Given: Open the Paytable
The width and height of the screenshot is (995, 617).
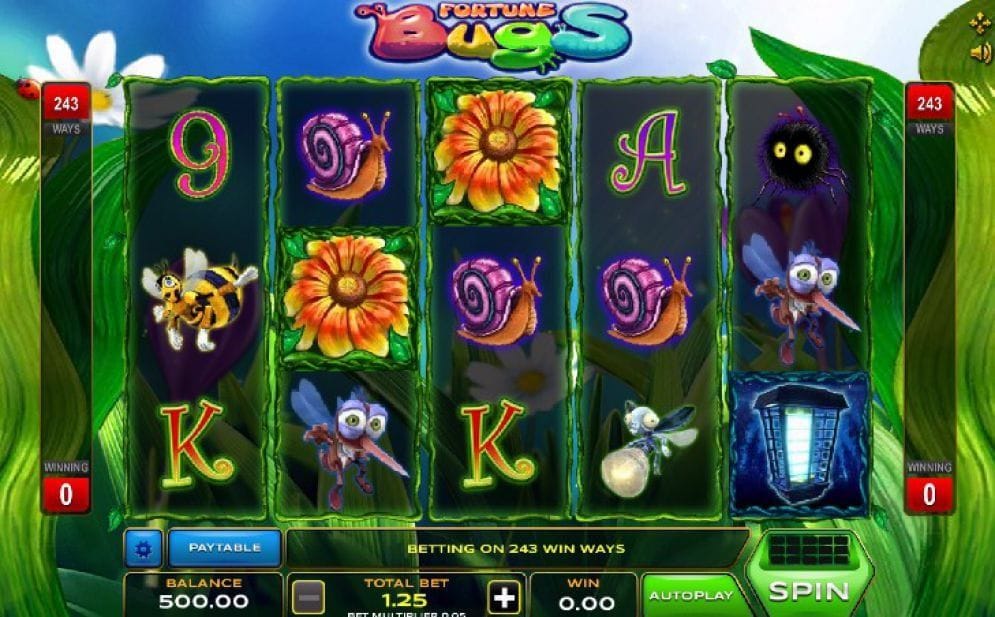Looking at the screenshot, I should tap(224, 548).
